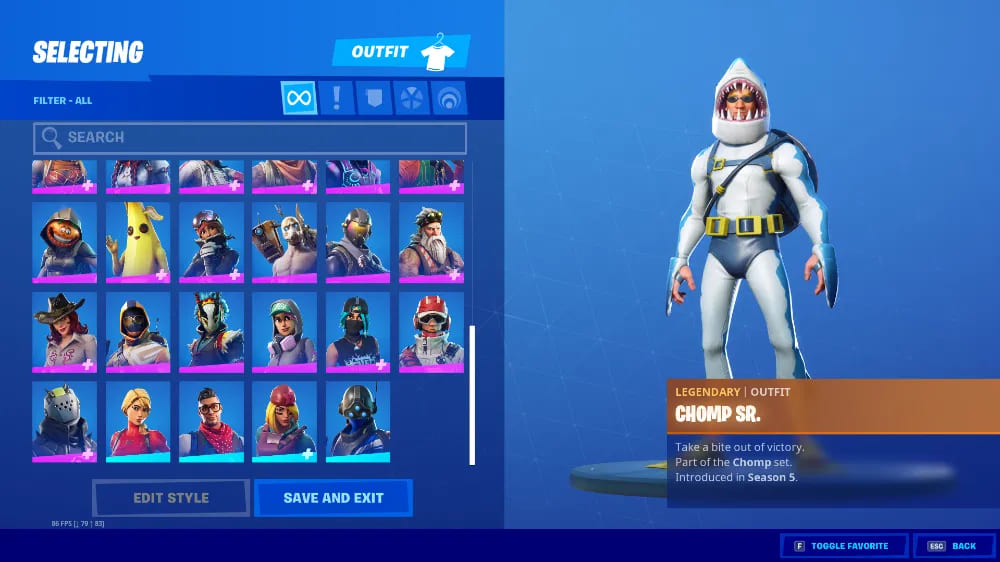The width and height of the screenshot is (1000, 562).
Task: Choose the glasses and red bandana outfit
Action: pyautogui.click(x=211, y=420)
